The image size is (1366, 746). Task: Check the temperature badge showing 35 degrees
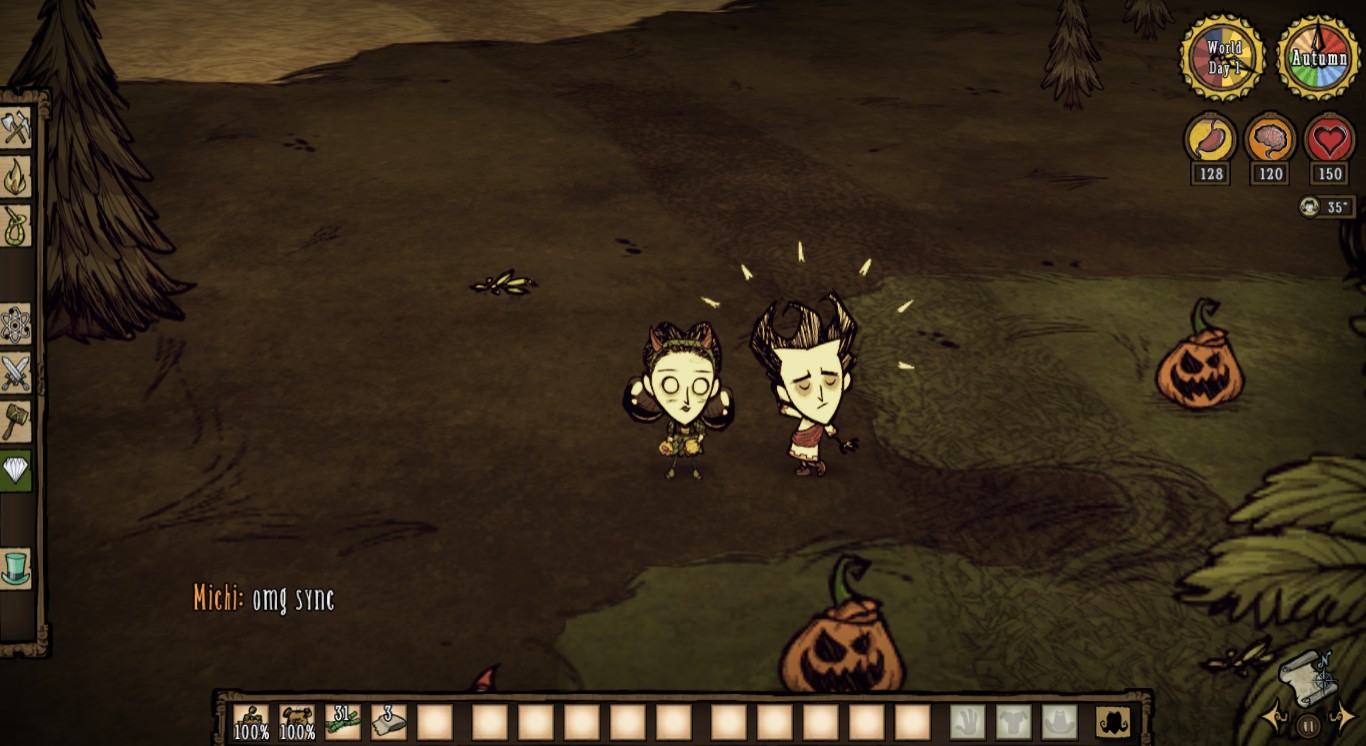pyautogui.click(x=1327, y=207)
